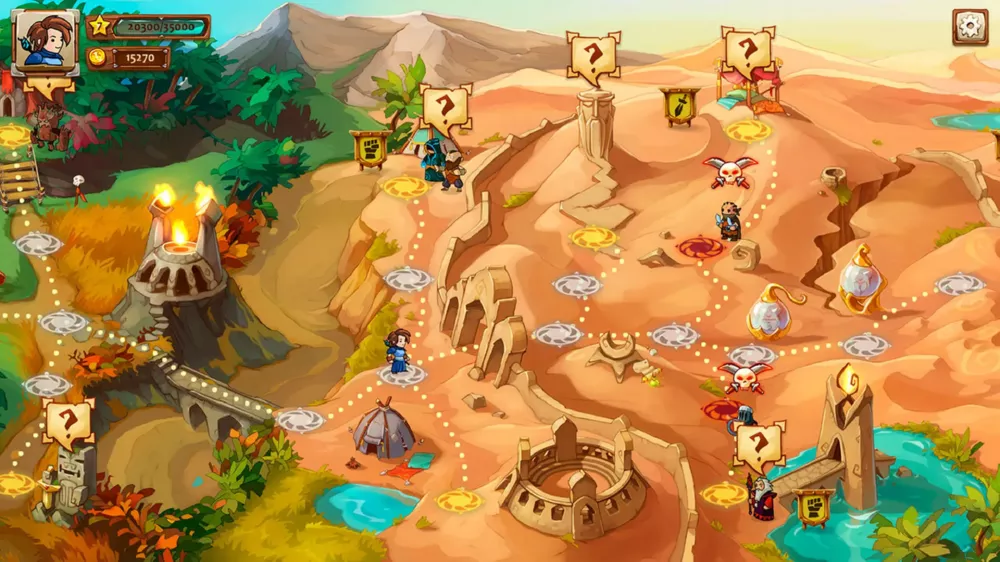Choose the skull battle marker above the dwarf
The width and height of the screenshot is (1000, 562).
point(730,171)
